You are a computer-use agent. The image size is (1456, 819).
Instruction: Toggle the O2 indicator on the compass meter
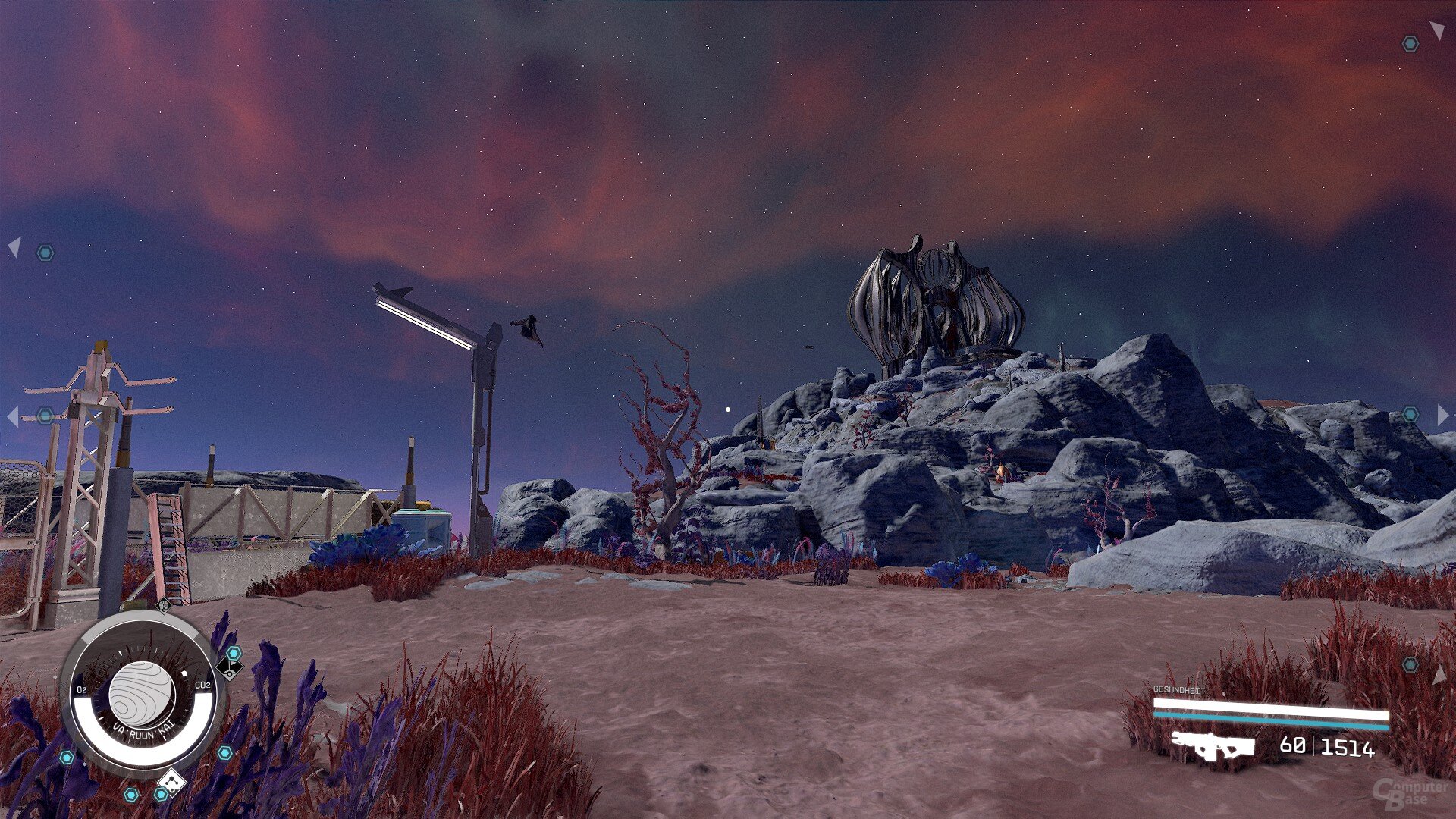click(x=81, y=688)
